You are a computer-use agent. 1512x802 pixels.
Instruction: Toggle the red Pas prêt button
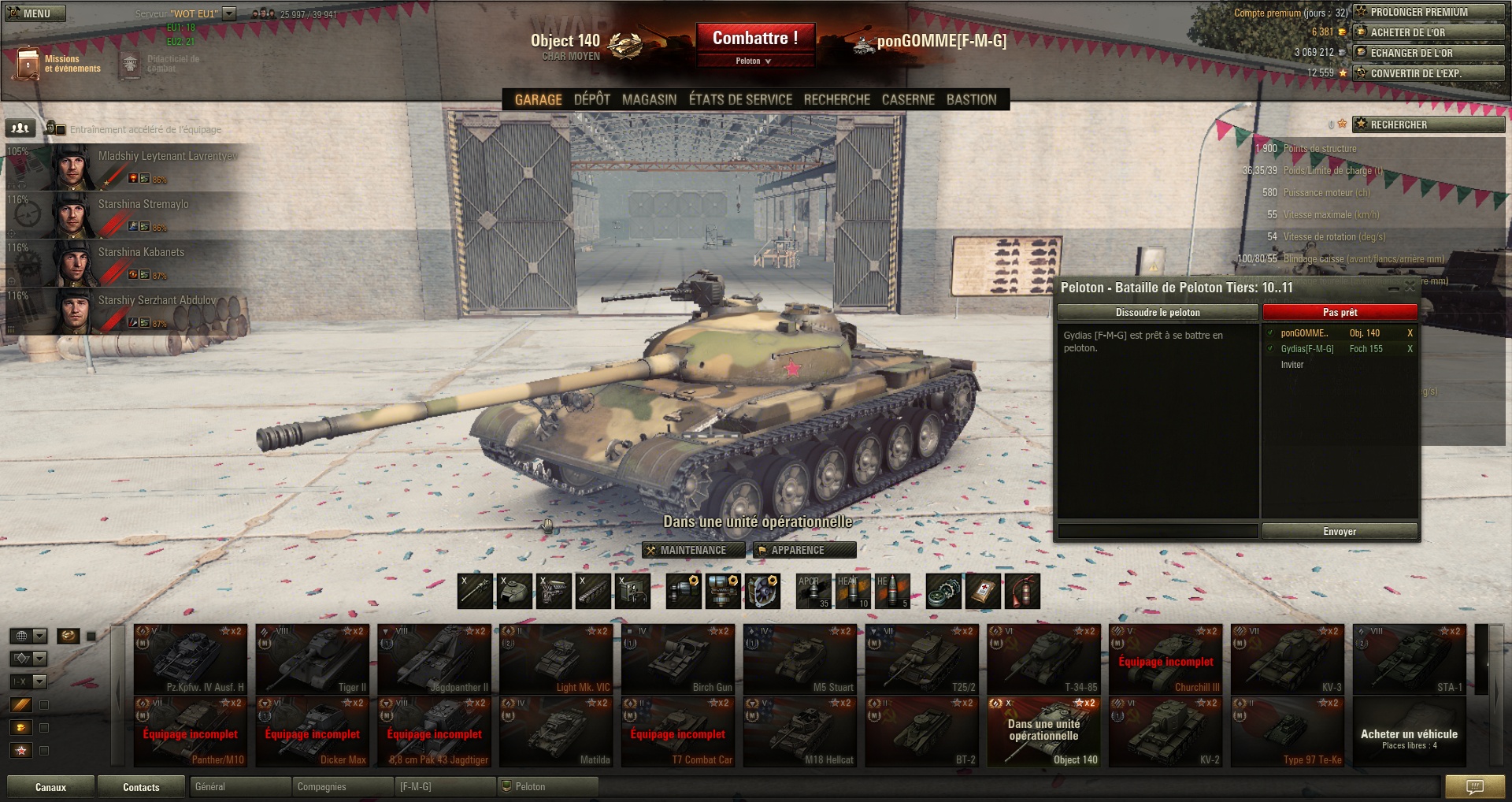pyautogui.click(x=1340, y=313)
